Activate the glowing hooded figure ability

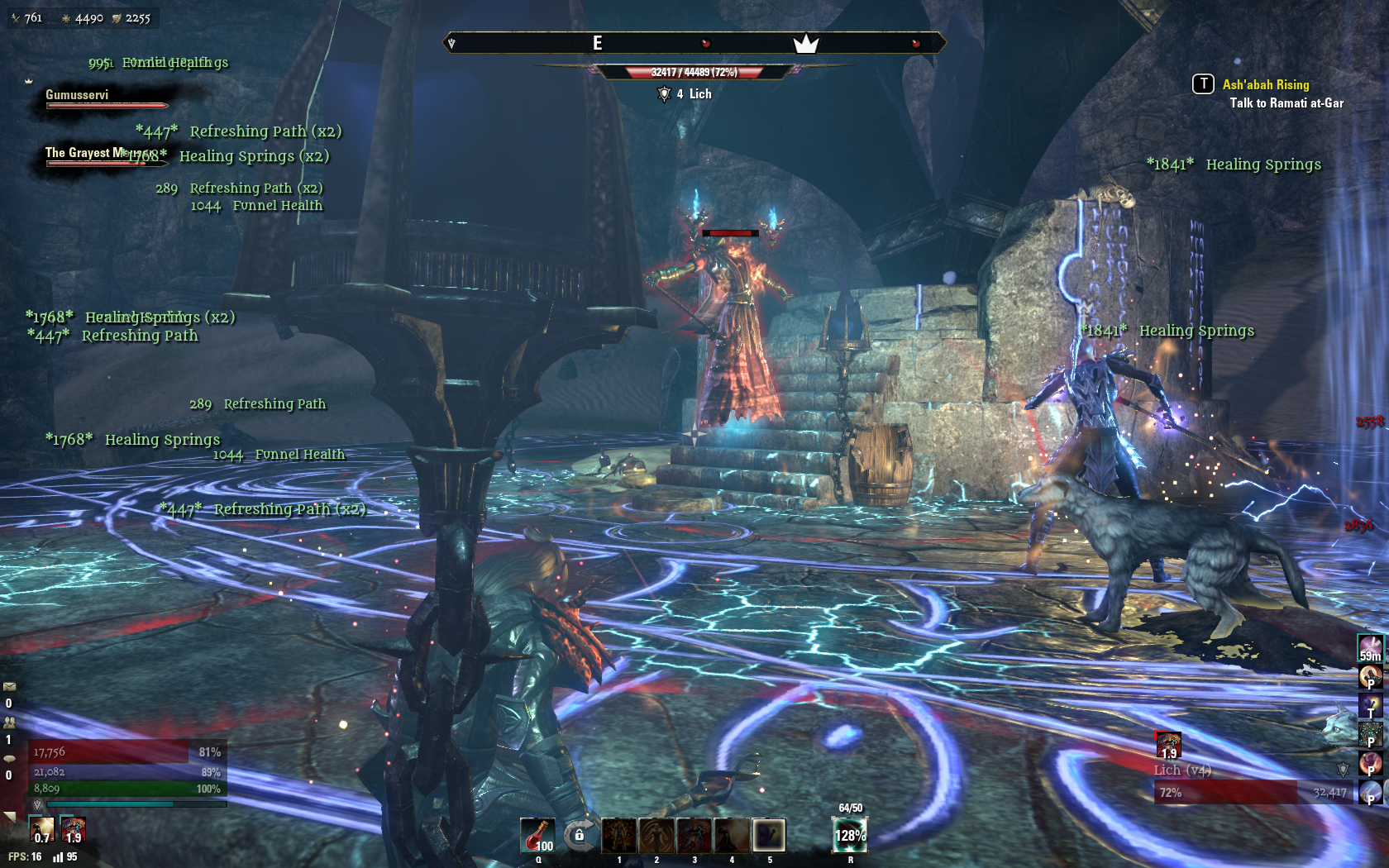click(x=769, y=835)
